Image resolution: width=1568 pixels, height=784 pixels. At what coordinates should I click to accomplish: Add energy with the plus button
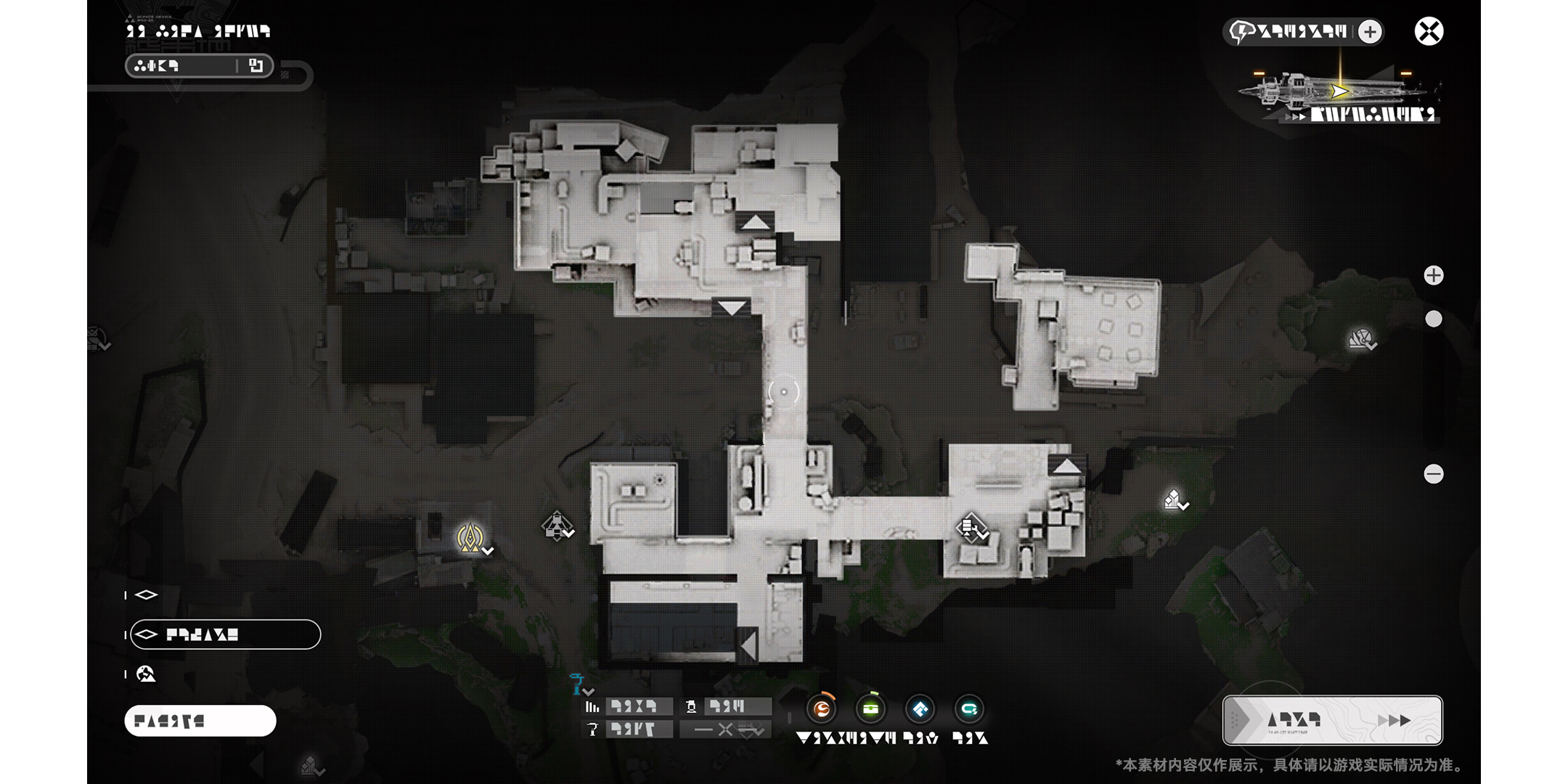tap(1370, 32)
